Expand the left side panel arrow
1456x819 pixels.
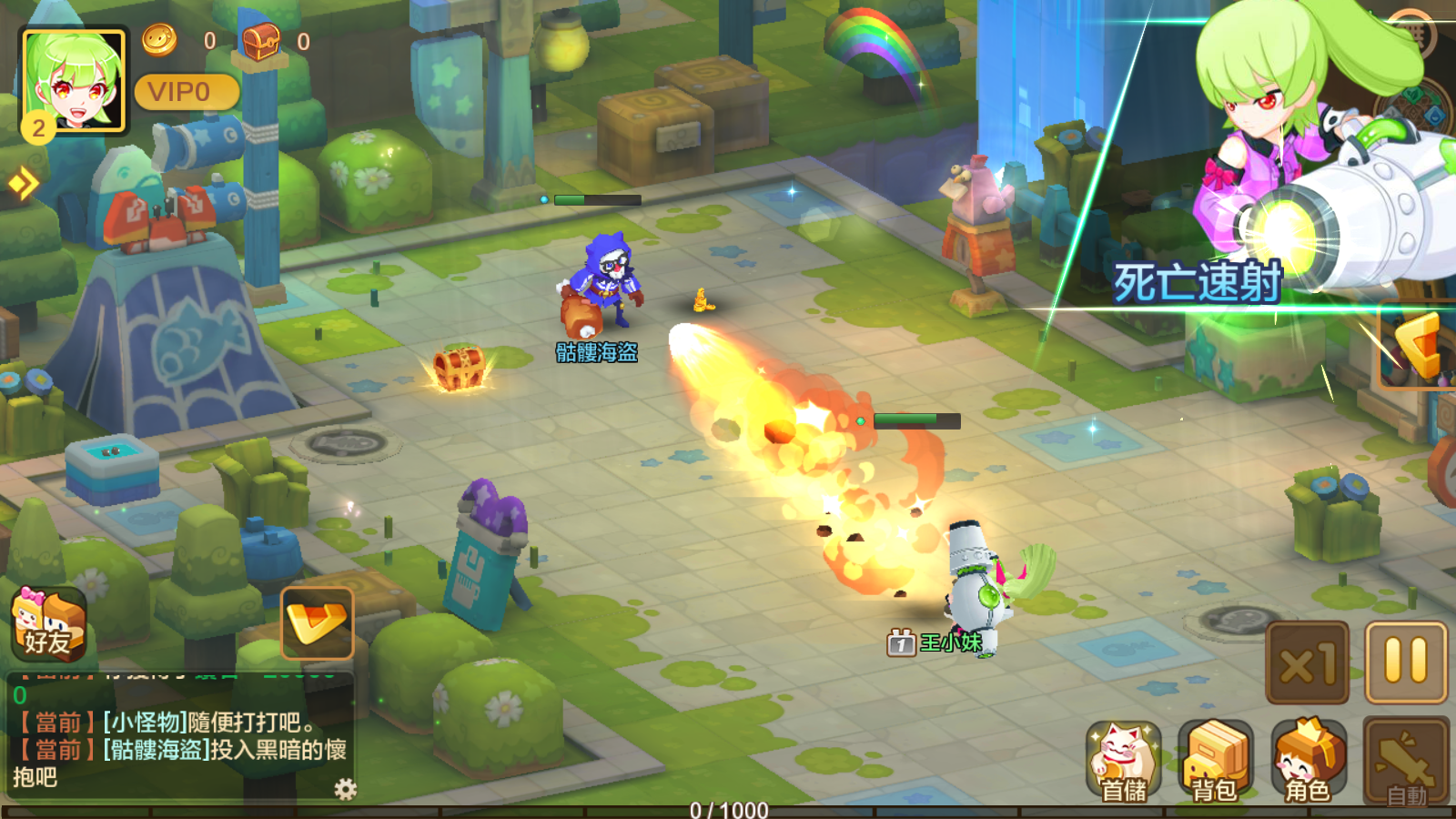point(23,184)
